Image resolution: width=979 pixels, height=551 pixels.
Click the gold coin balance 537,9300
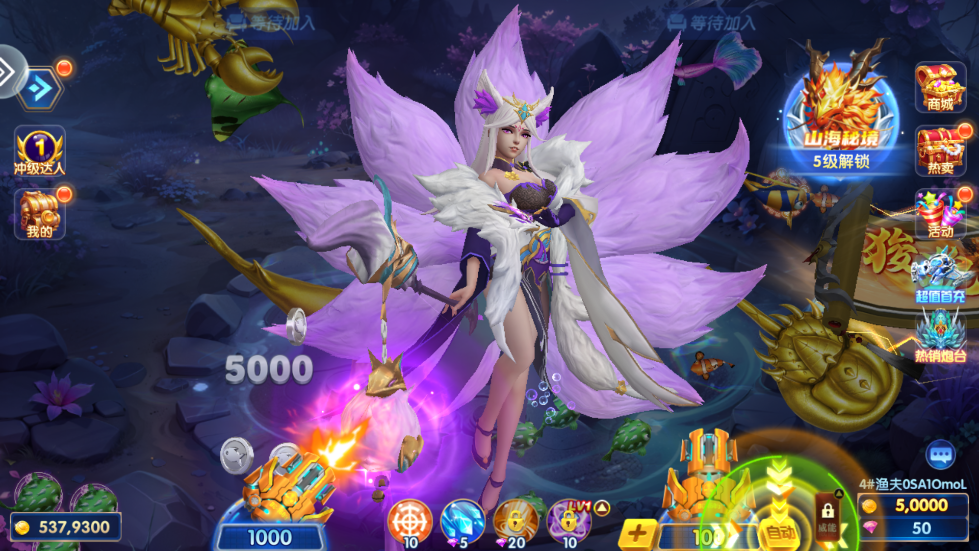point(67,526)
